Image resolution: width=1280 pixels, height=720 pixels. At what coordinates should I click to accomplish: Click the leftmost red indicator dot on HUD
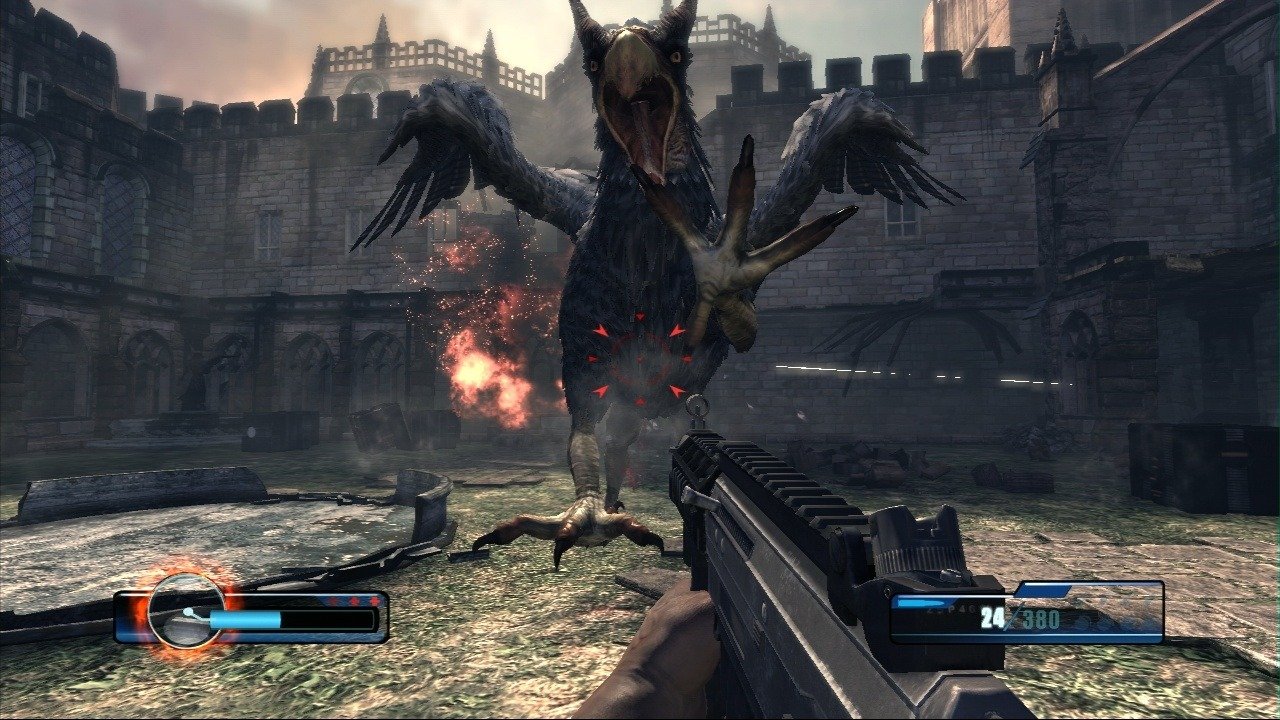tap(334, 600)
